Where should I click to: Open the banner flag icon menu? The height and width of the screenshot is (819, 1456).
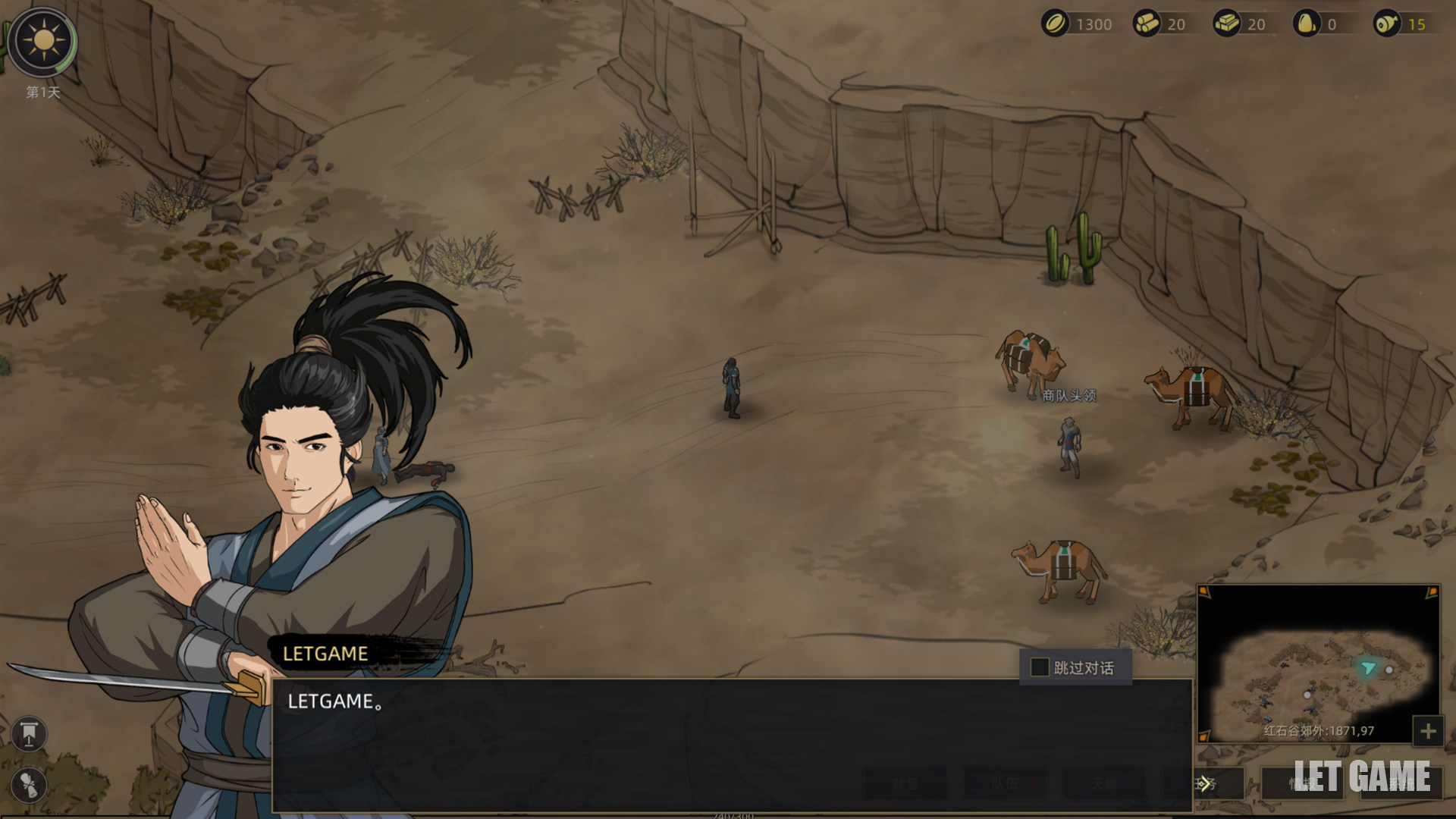(30, 733)
